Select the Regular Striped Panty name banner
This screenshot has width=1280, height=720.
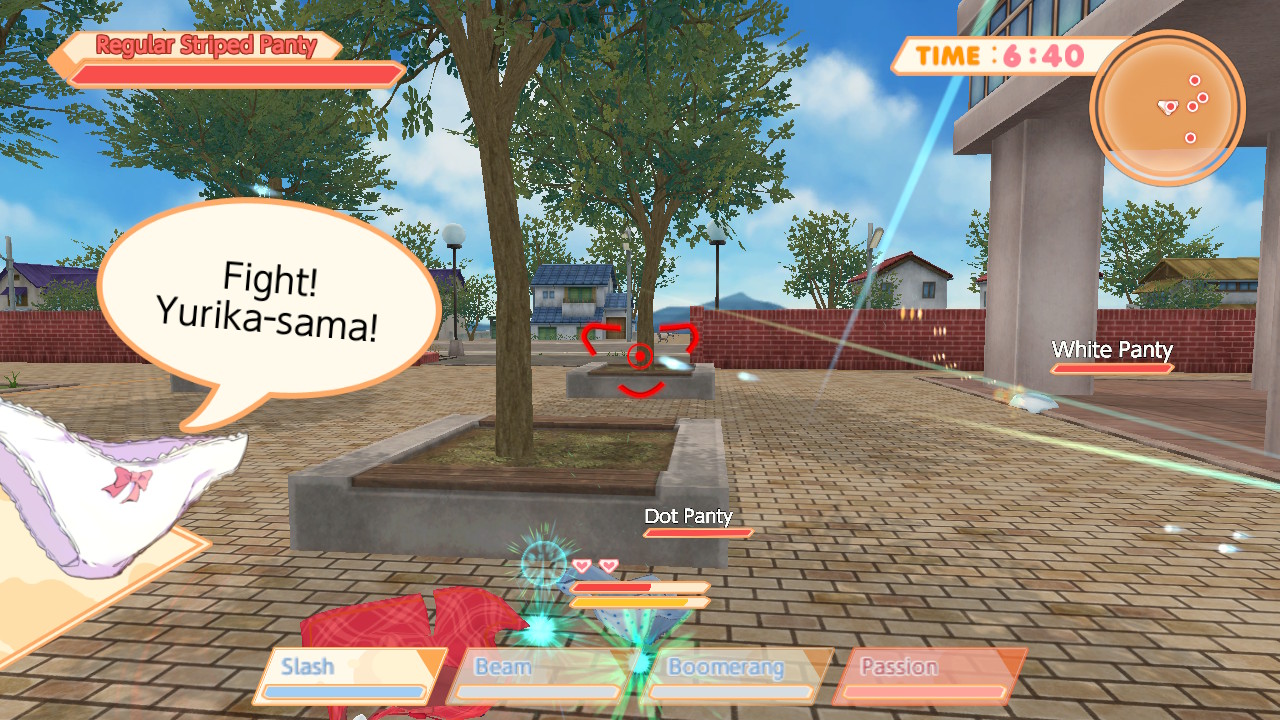coord(203,45)
